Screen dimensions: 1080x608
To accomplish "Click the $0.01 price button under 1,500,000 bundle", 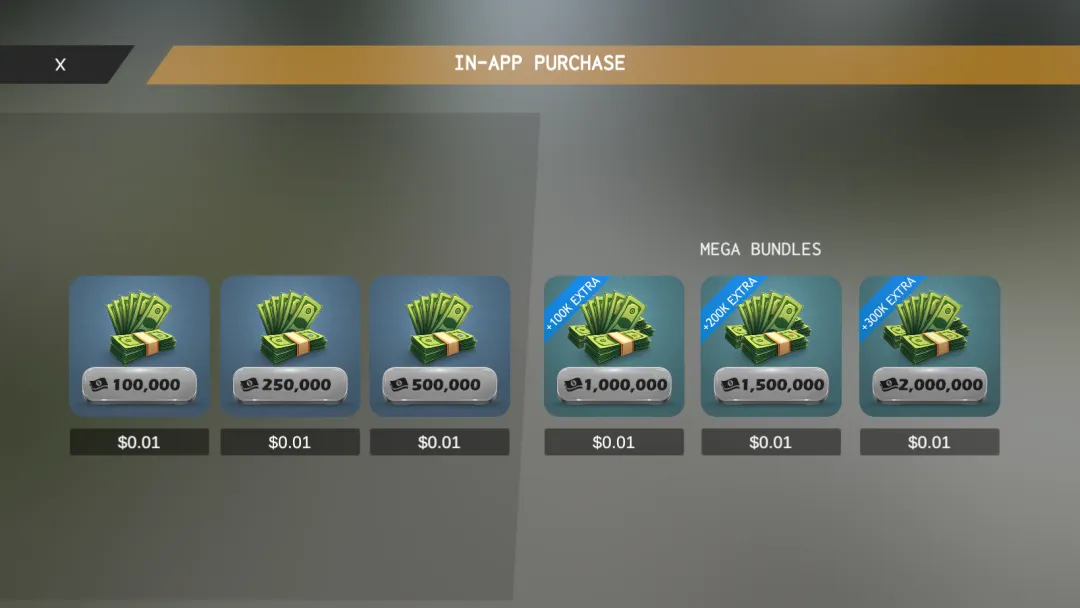I will coord(771,442).
